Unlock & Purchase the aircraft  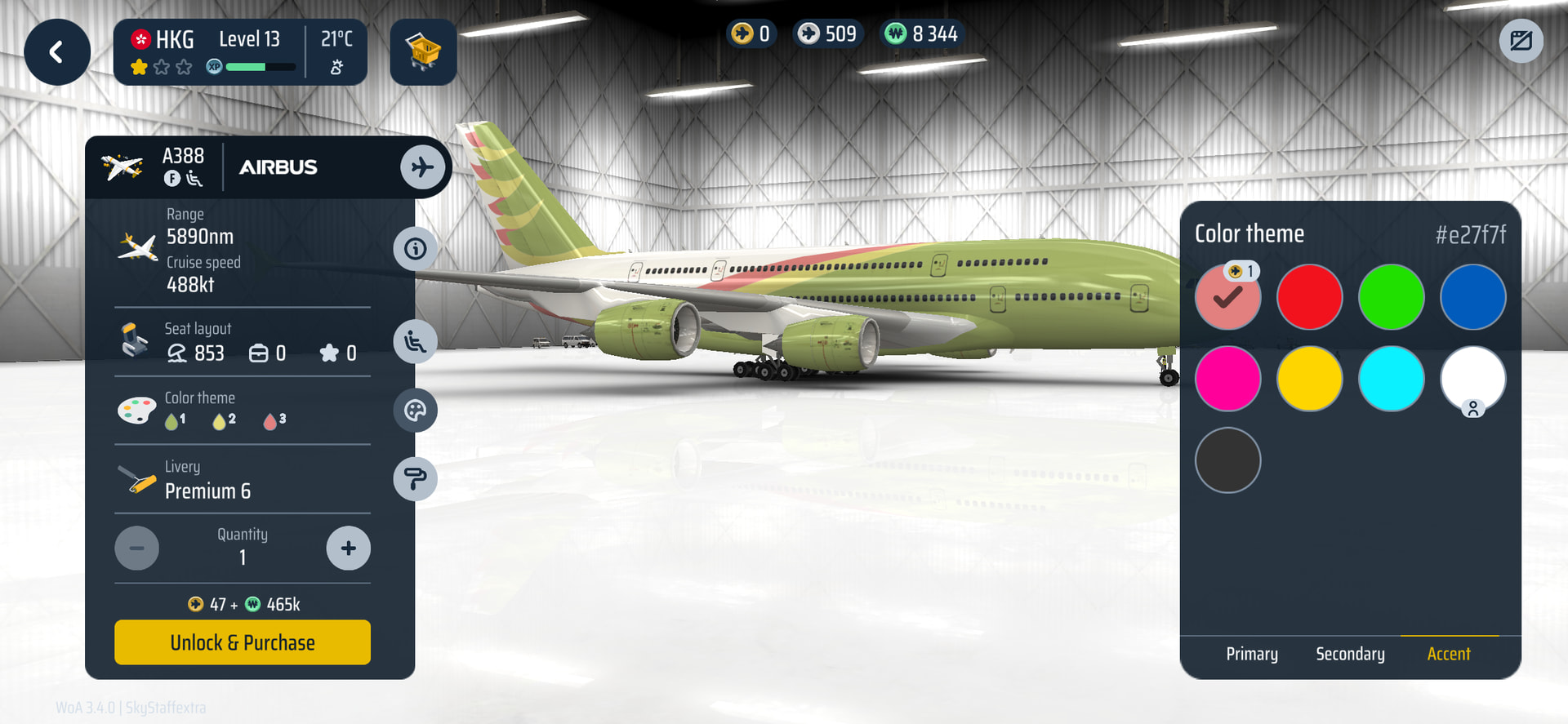(x=243, y=642)
